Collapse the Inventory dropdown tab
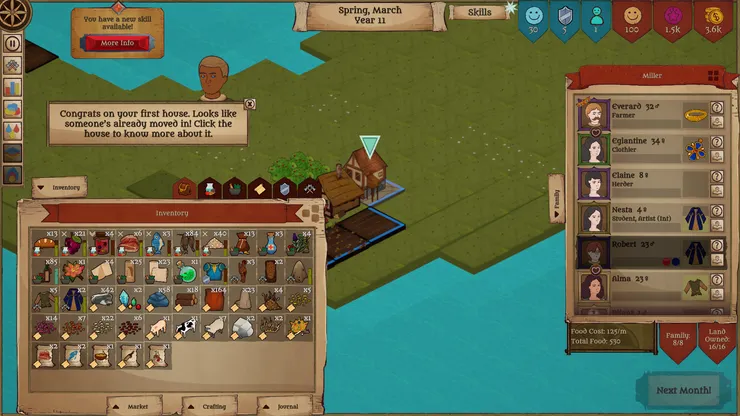Screen dimensions: 740x416 click(59, 187)
